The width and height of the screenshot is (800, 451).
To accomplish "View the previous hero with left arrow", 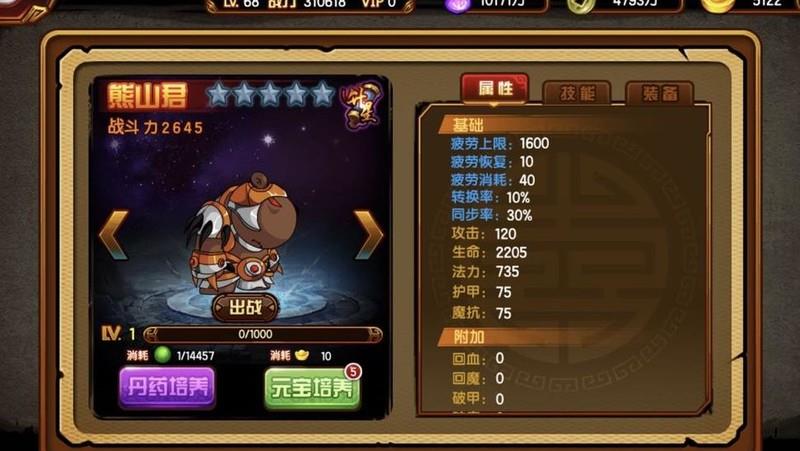I will coord(113,236).
